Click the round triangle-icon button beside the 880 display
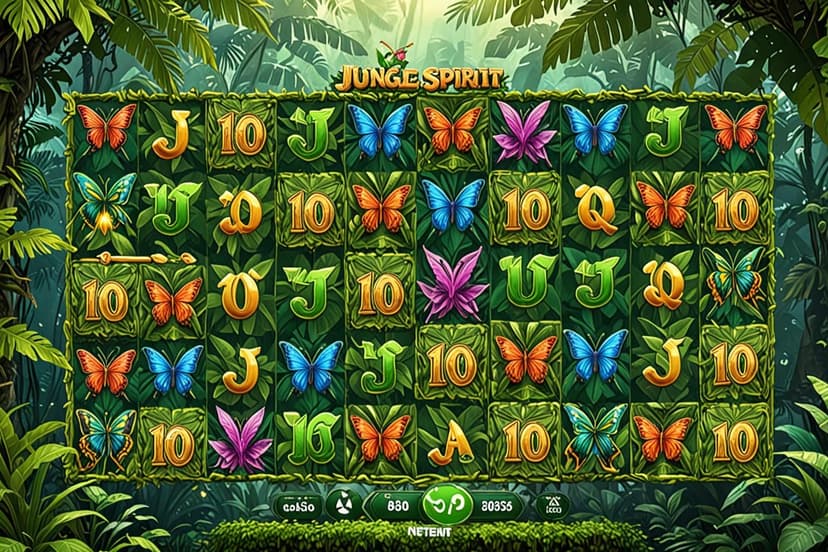The image size is (828, 552). click(x=342, y=504)
